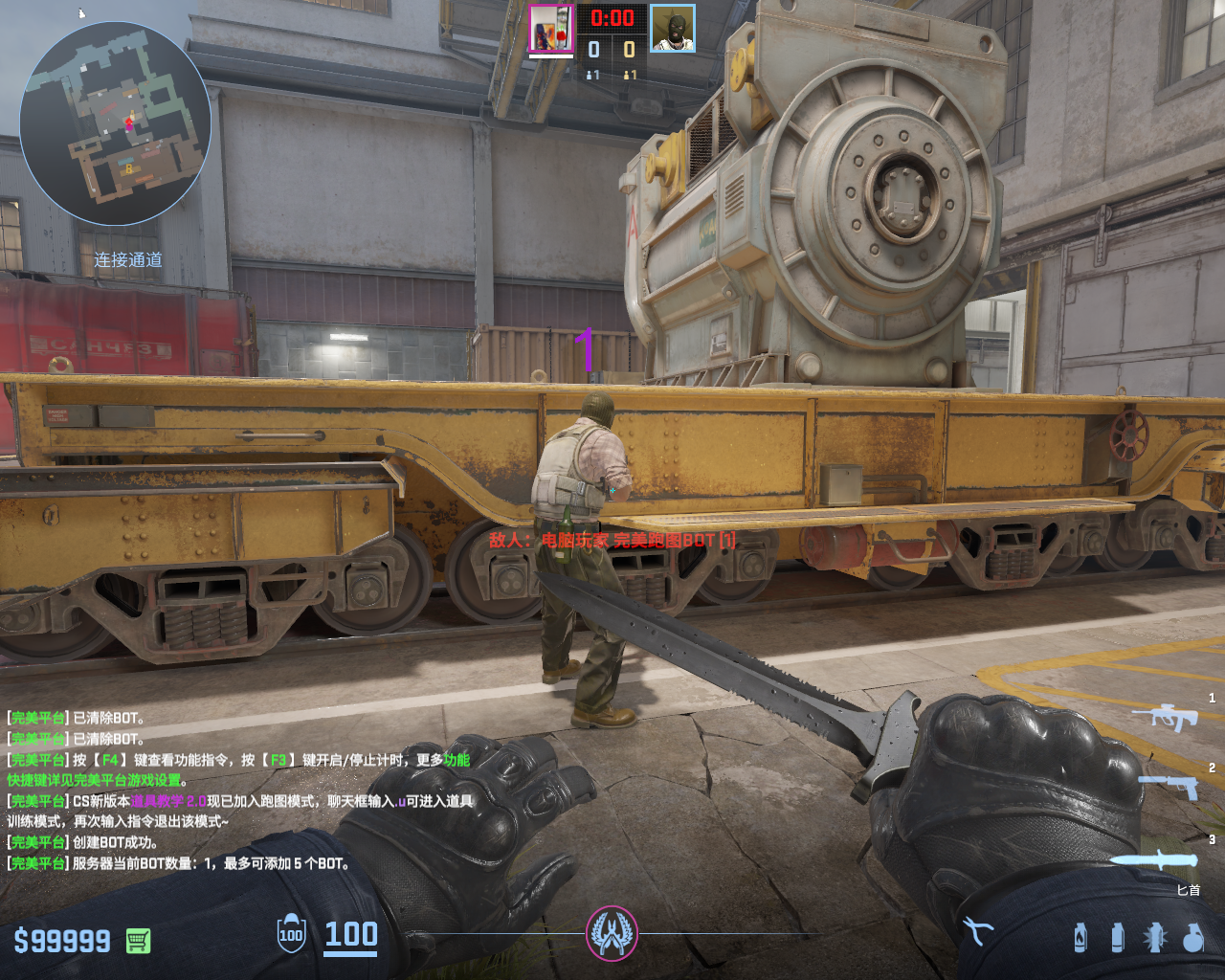Screen dimensions: 1225x980
Task: Click the defuse kit pliers icon
Action: coord(978,931)
